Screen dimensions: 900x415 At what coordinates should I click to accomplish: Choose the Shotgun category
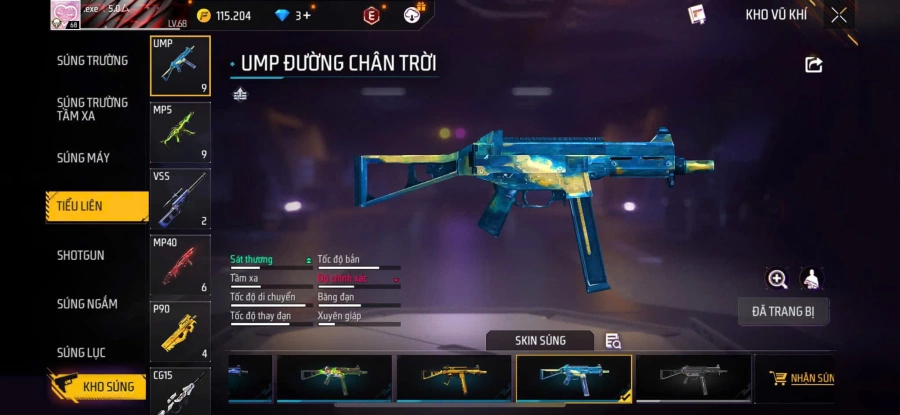tap(81, 255)
